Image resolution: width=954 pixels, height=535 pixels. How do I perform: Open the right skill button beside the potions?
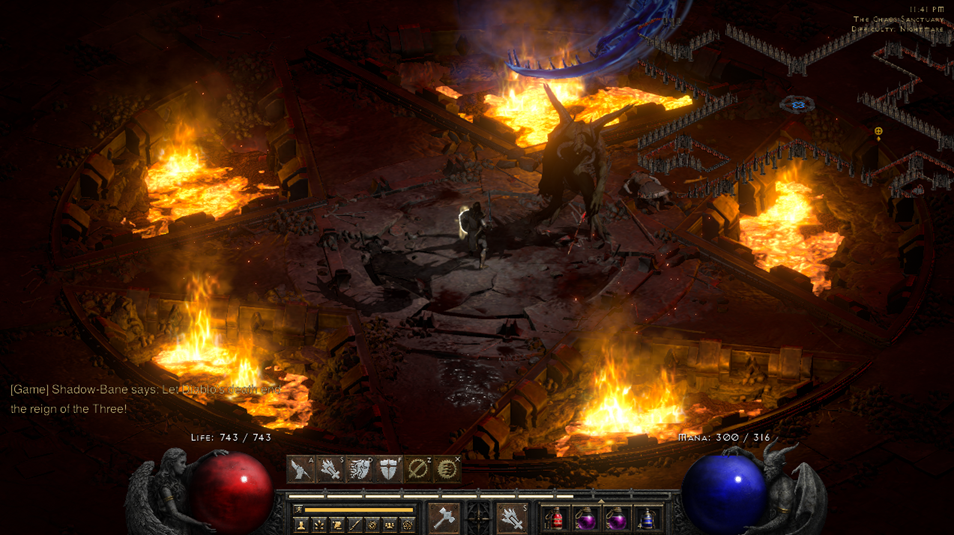click(x=512, y=517)
